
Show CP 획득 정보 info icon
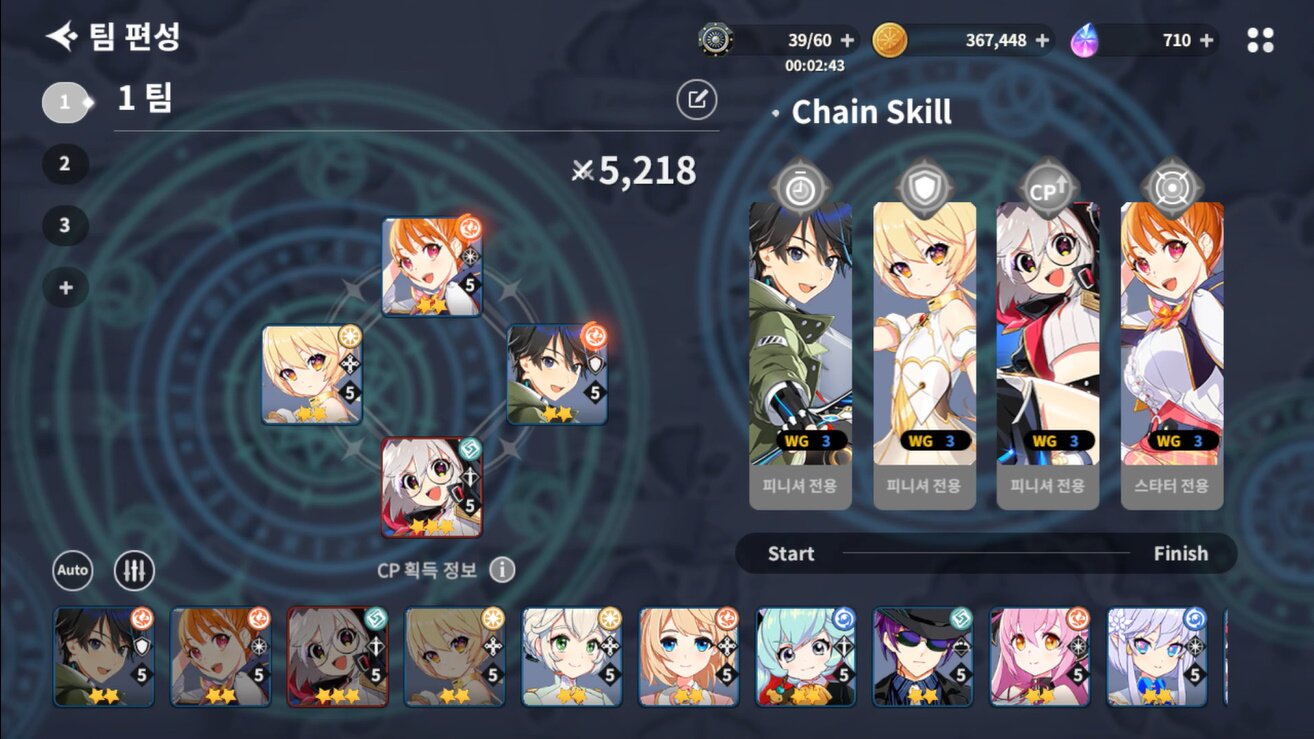(502, 570)
